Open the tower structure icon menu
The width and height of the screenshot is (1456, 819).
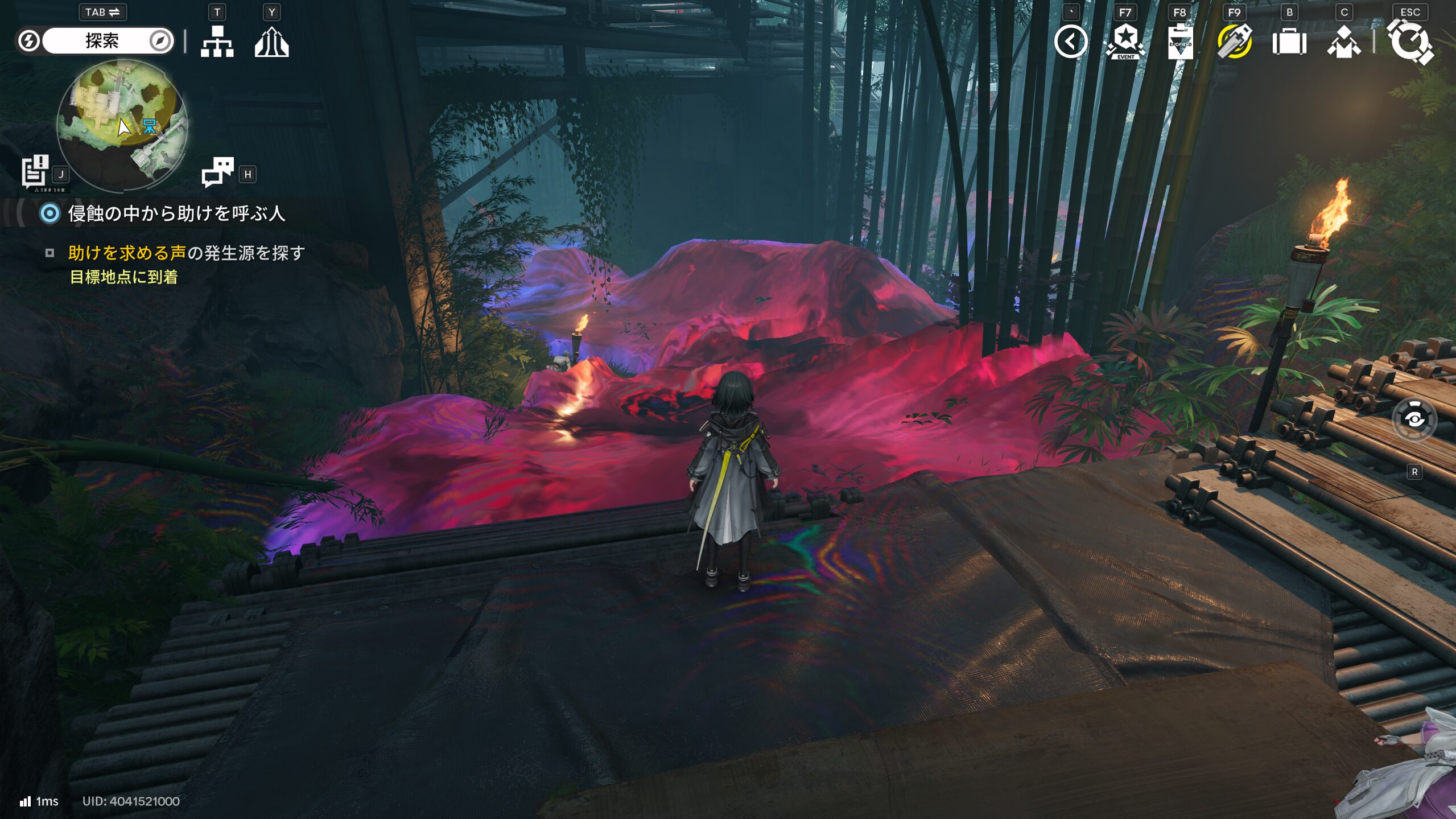[x=271, y=42]
